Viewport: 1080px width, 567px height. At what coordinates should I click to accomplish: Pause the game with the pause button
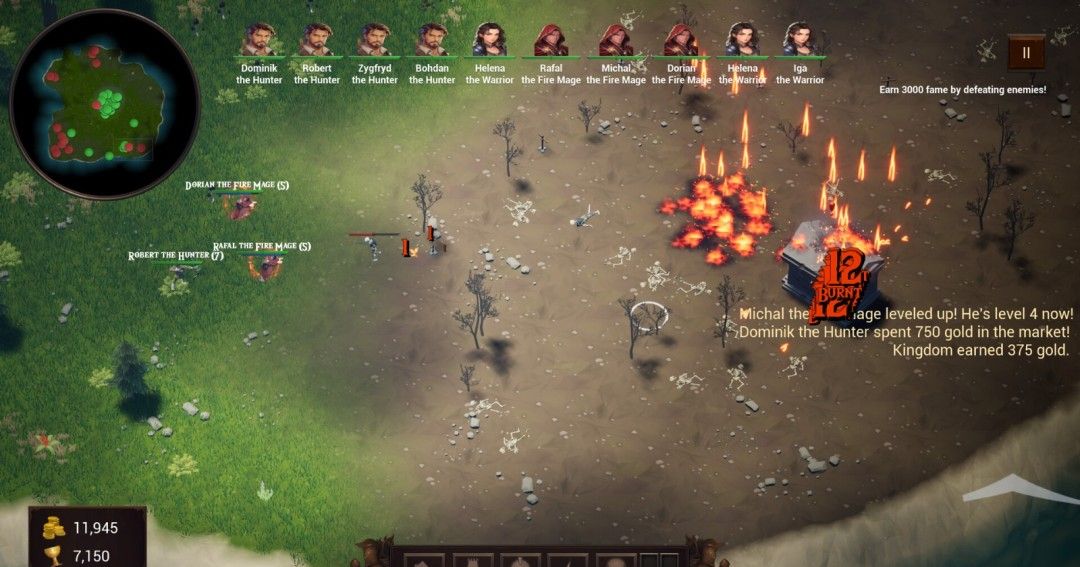(x=1026, y=53)
